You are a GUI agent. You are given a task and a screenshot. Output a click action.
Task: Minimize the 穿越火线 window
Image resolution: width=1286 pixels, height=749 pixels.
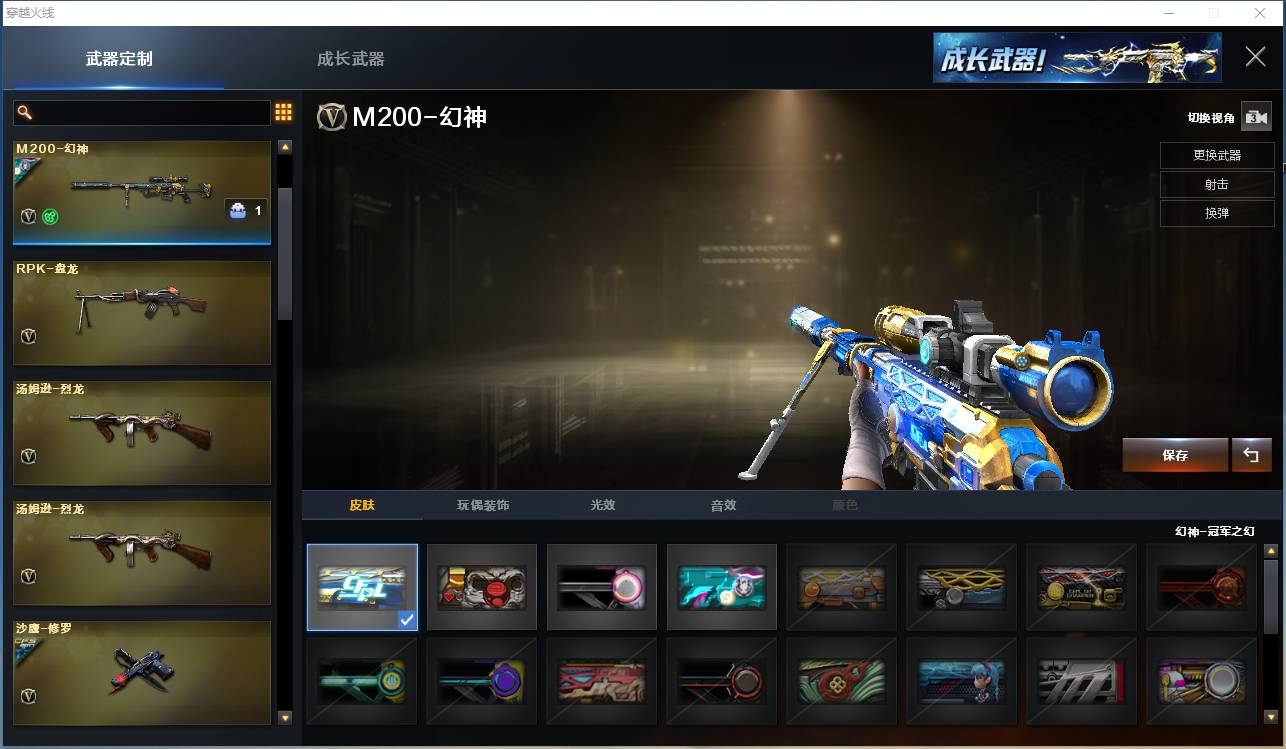(1169, 13)
